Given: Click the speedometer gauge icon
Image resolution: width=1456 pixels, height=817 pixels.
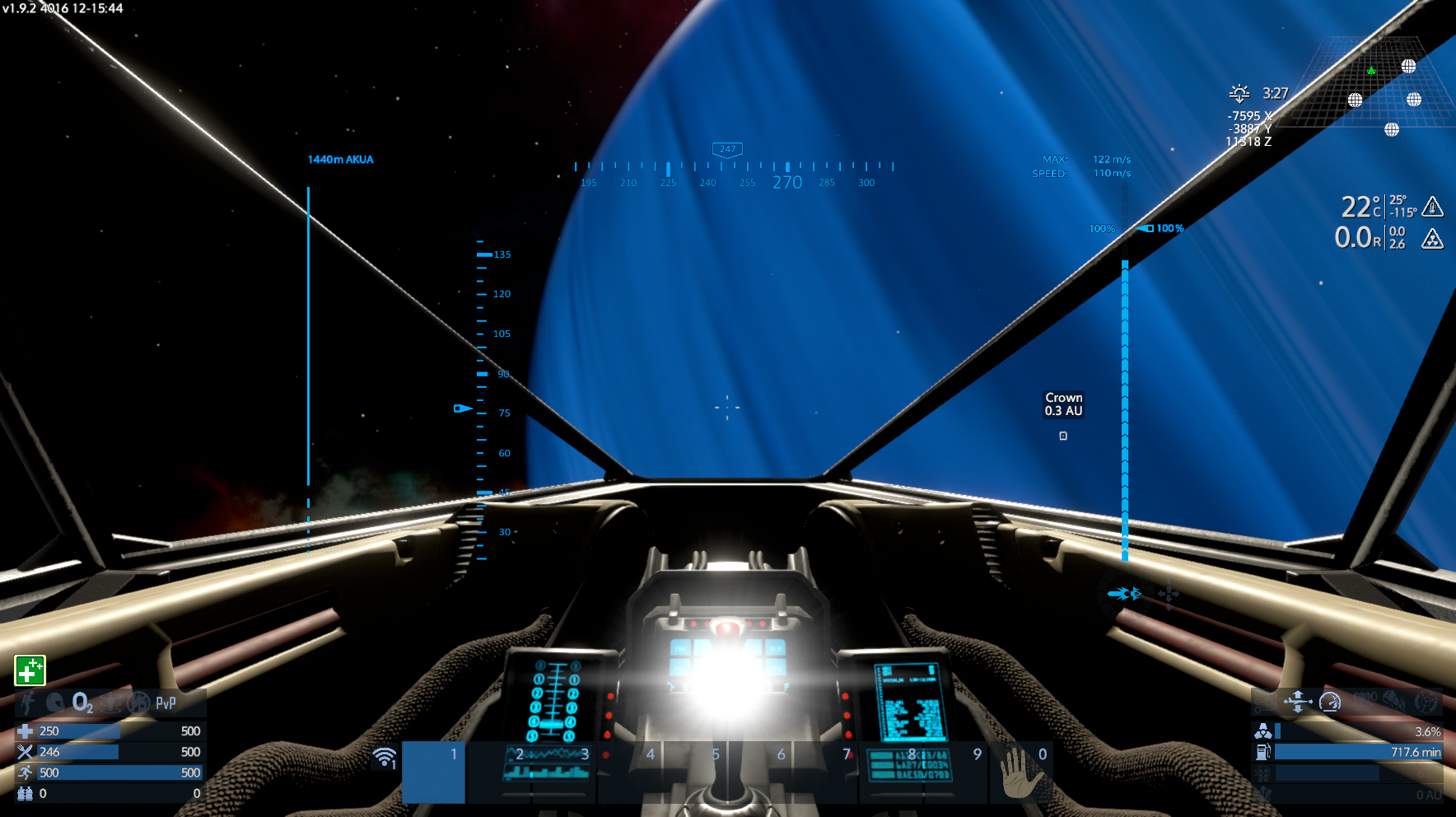Looking at the screenshot, I should pyautogui.click(x=1330, y=702).
